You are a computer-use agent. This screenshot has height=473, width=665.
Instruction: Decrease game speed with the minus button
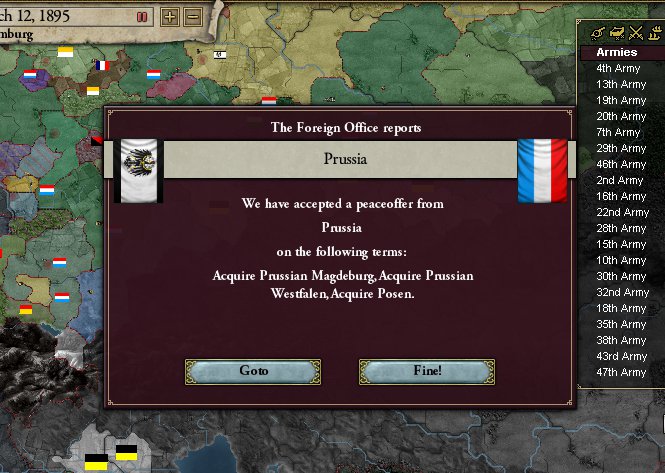(193, 17)
